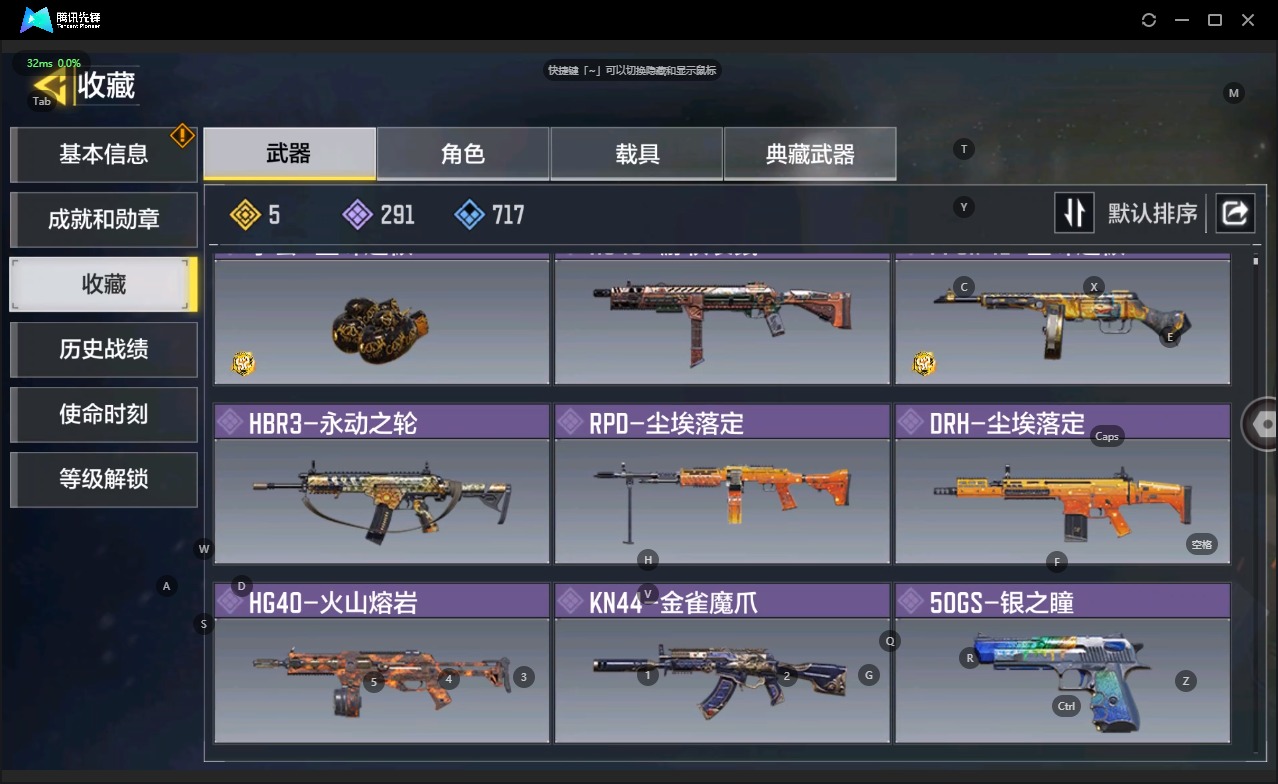
Task: Show the 历史战绩 page
Action: click(103, 349)
